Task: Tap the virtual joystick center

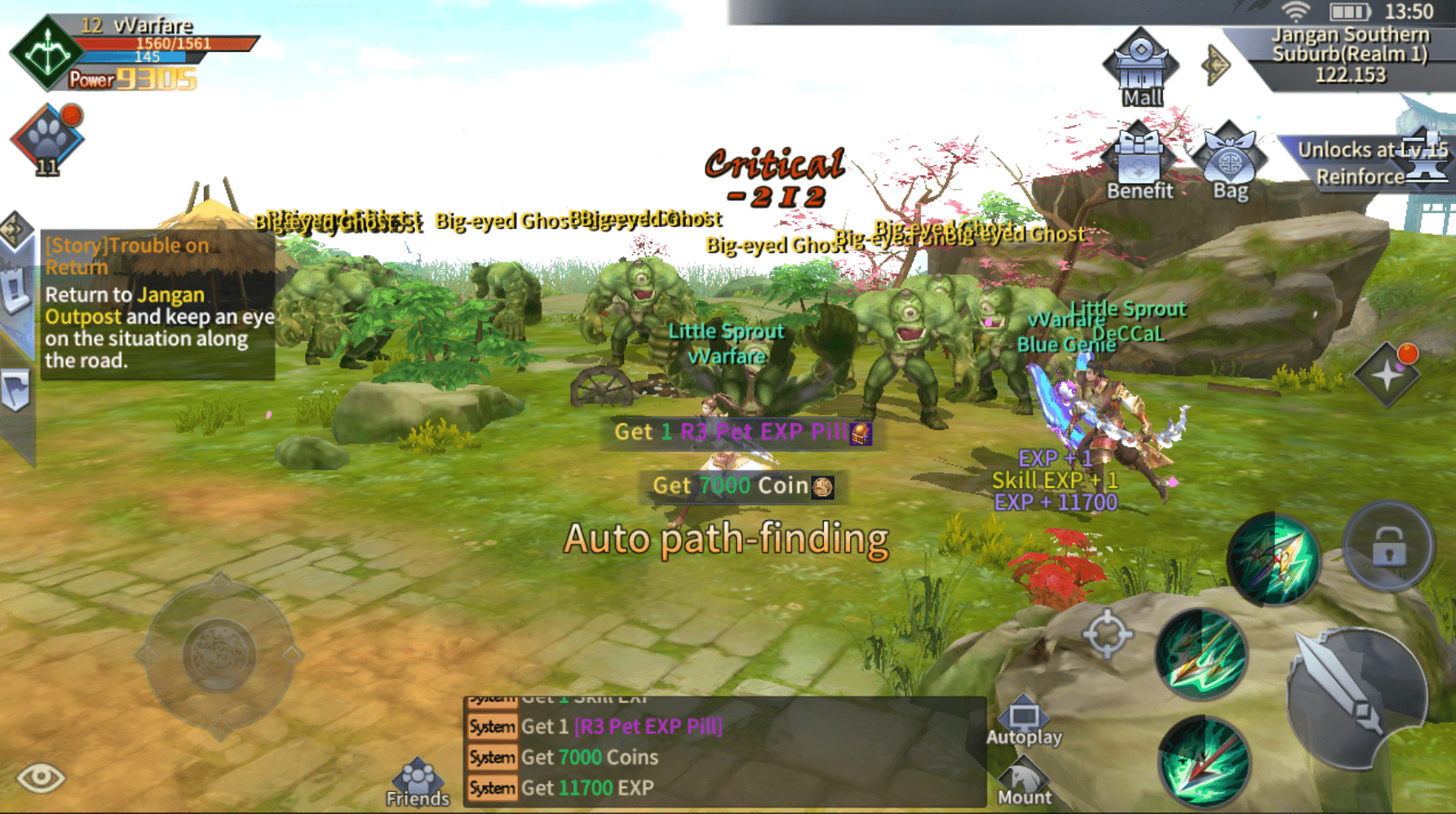Action: coord(219,654)
